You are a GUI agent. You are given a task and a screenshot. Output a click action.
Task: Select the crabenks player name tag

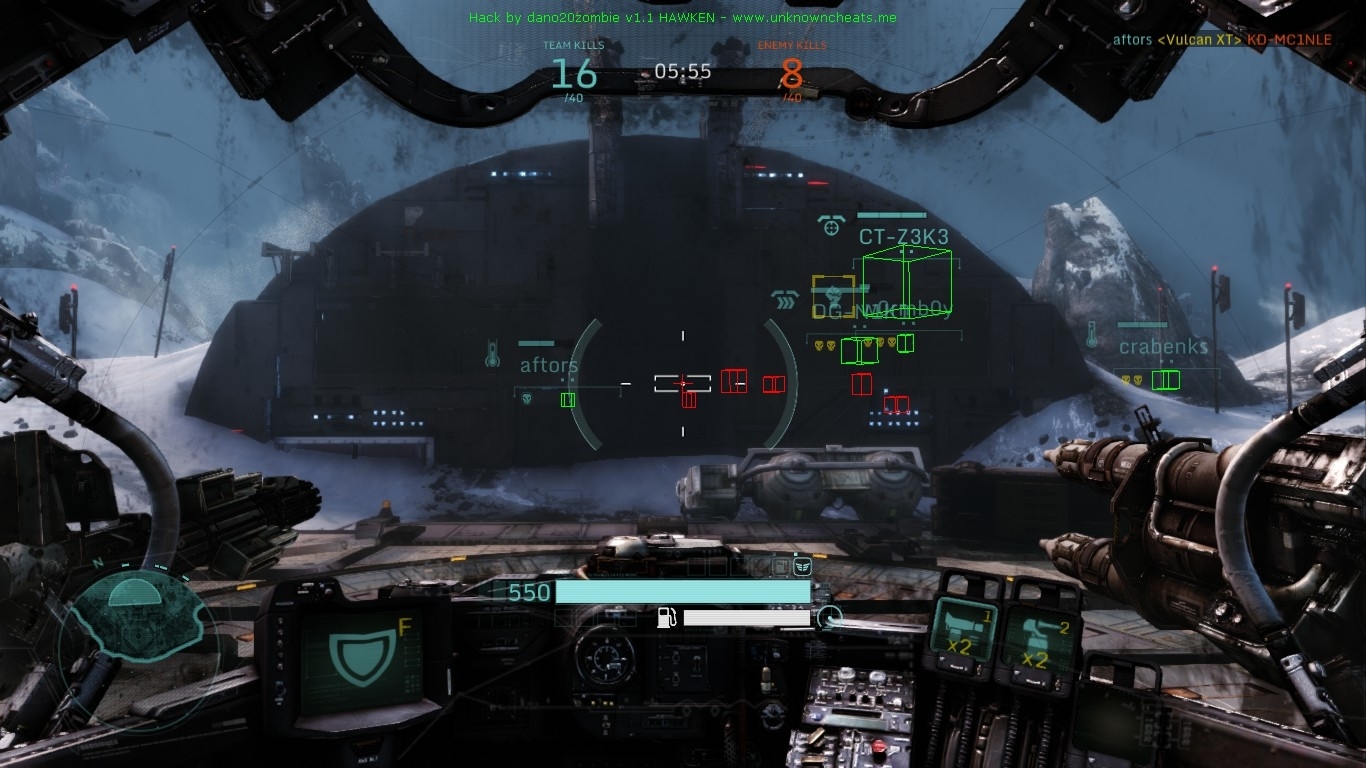[1163, 347]
